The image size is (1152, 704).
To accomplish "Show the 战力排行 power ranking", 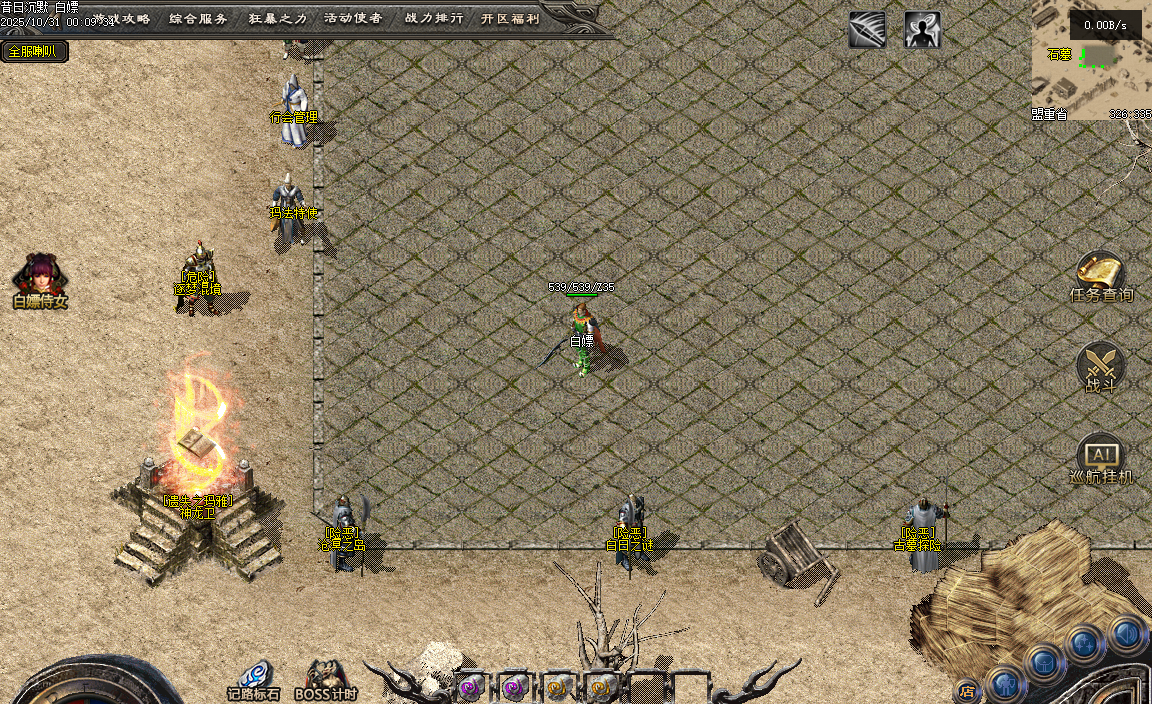I will (434, 18).
